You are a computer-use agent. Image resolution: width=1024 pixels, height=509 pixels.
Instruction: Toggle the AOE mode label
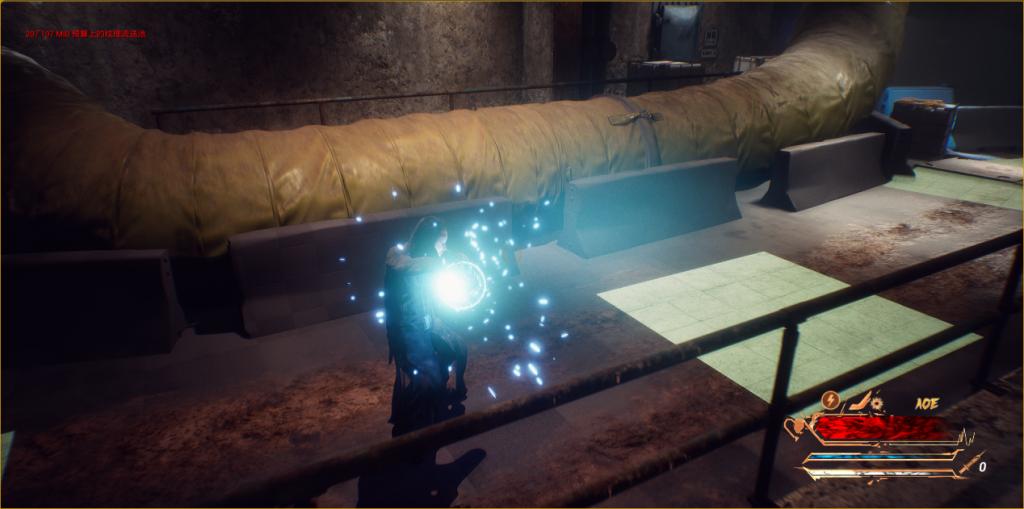click(x=925, y=403)
